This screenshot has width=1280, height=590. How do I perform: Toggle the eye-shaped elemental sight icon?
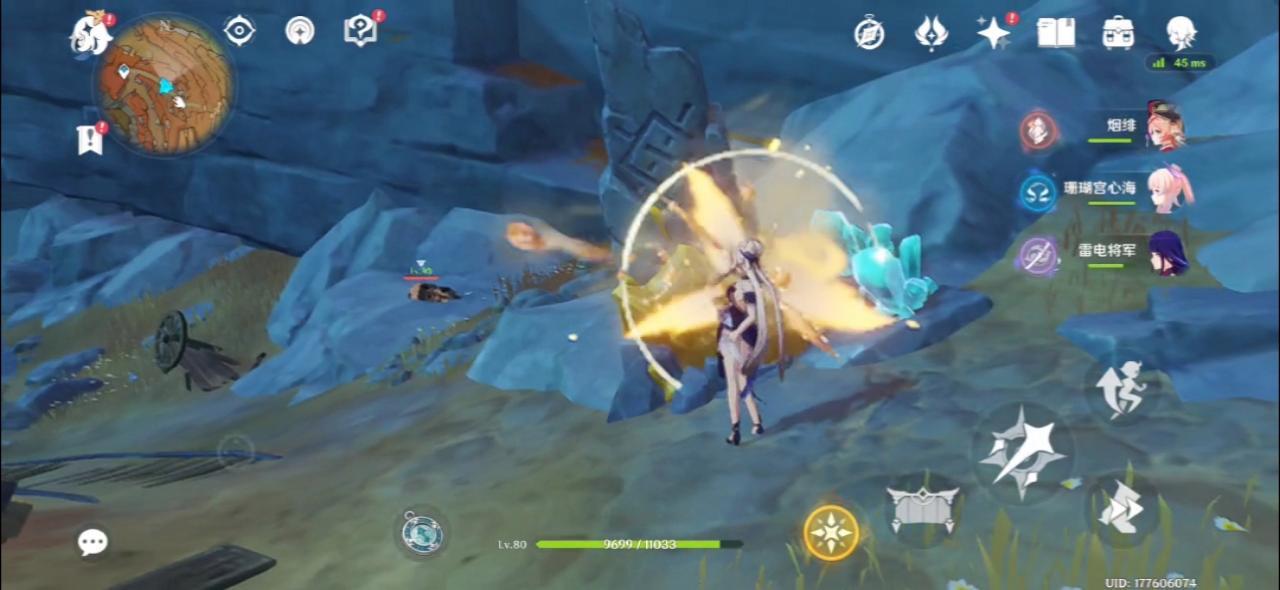tap(239, 30)
